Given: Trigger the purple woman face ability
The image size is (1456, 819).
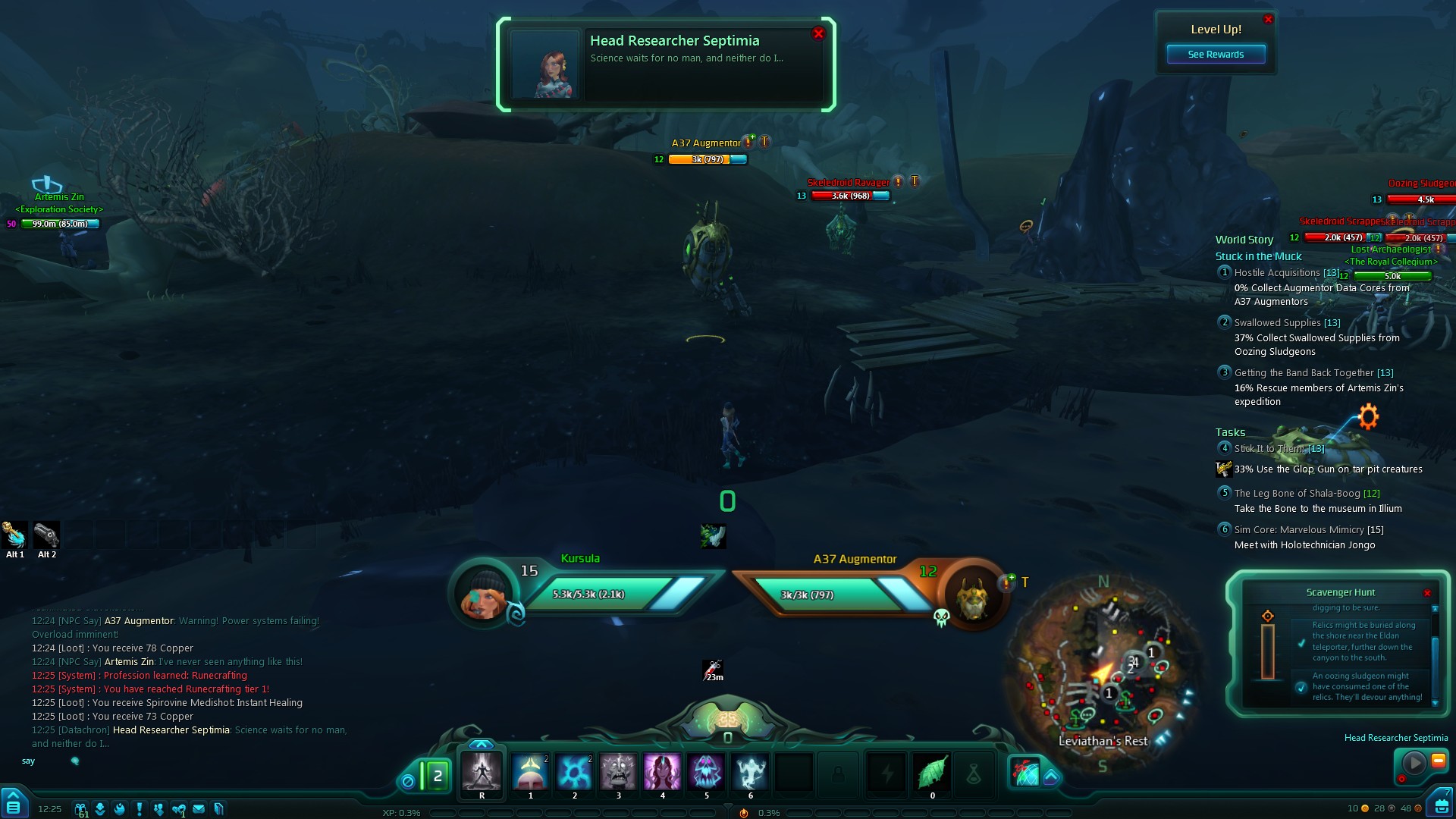Looking at the screenshot, I should (662, 772).
